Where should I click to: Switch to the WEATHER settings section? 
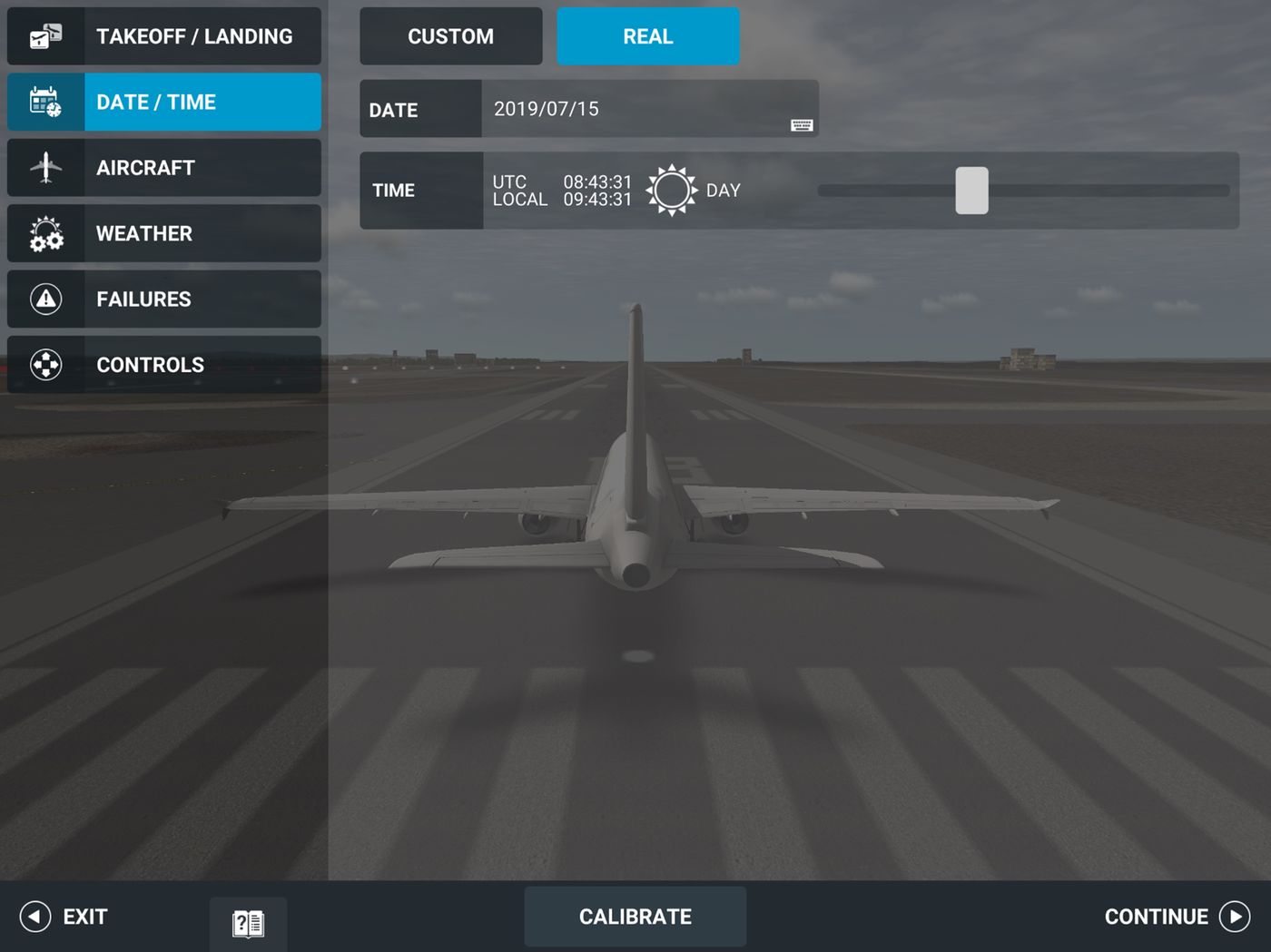(163, 233)
